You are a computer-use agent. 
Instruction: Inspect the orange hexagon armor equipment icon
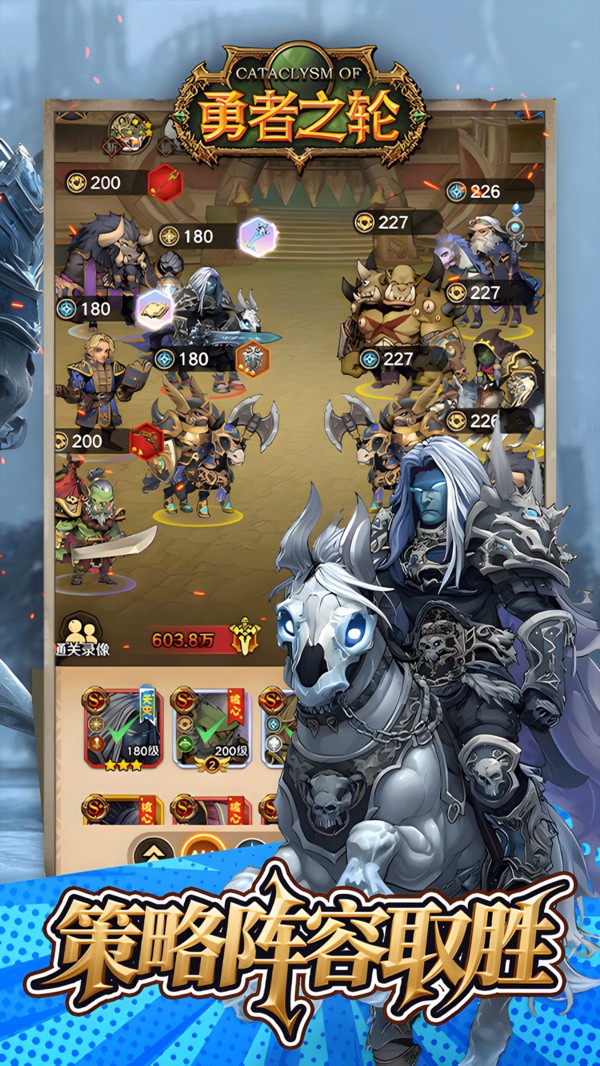(253, 358)
